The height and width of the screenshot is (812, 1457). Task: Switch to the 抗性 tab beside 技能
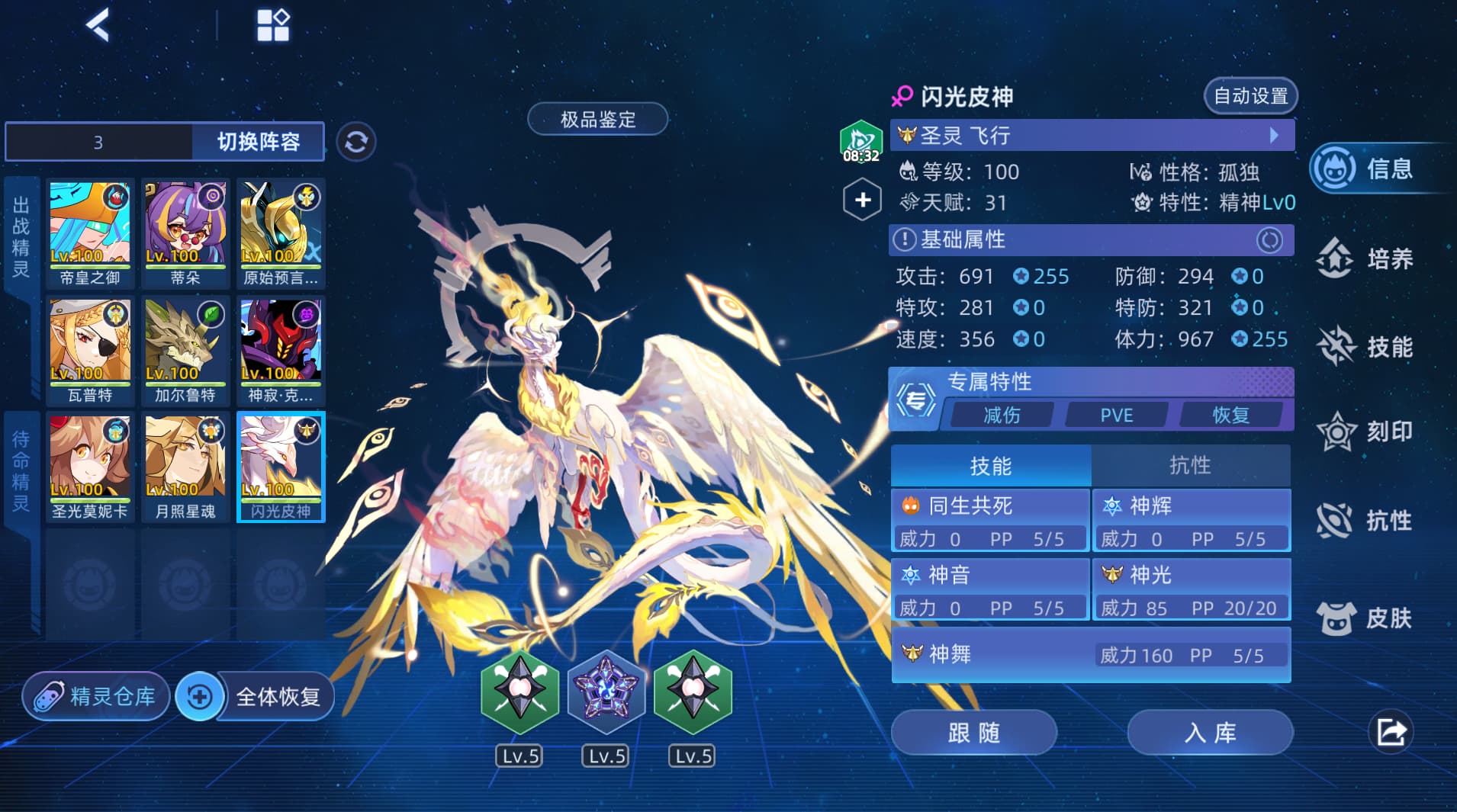tap(1190, 465)
